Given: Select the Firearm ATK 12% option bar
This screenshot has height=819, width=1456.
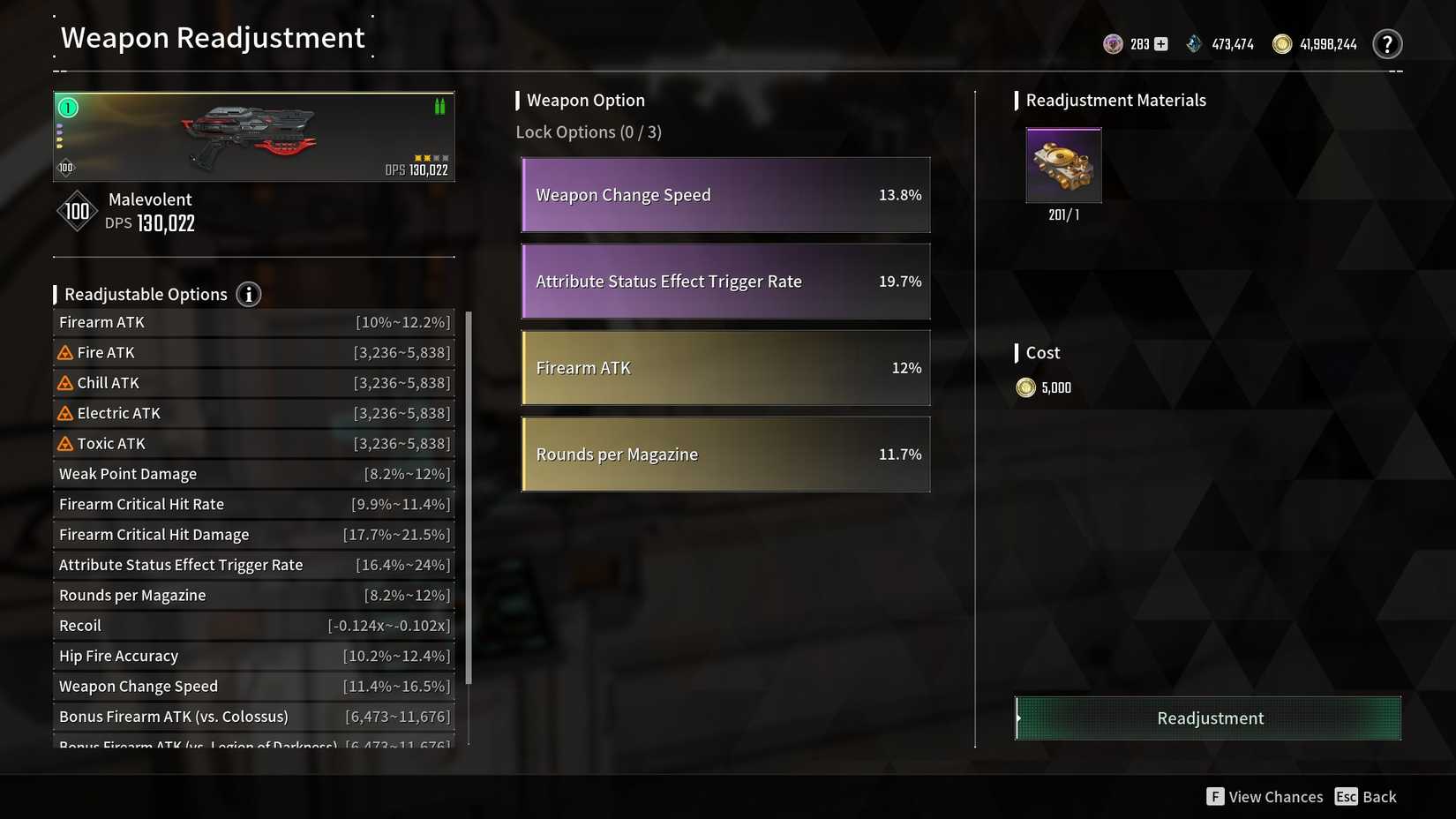Looking at the screenshot, I should click(x=725, y=368).
